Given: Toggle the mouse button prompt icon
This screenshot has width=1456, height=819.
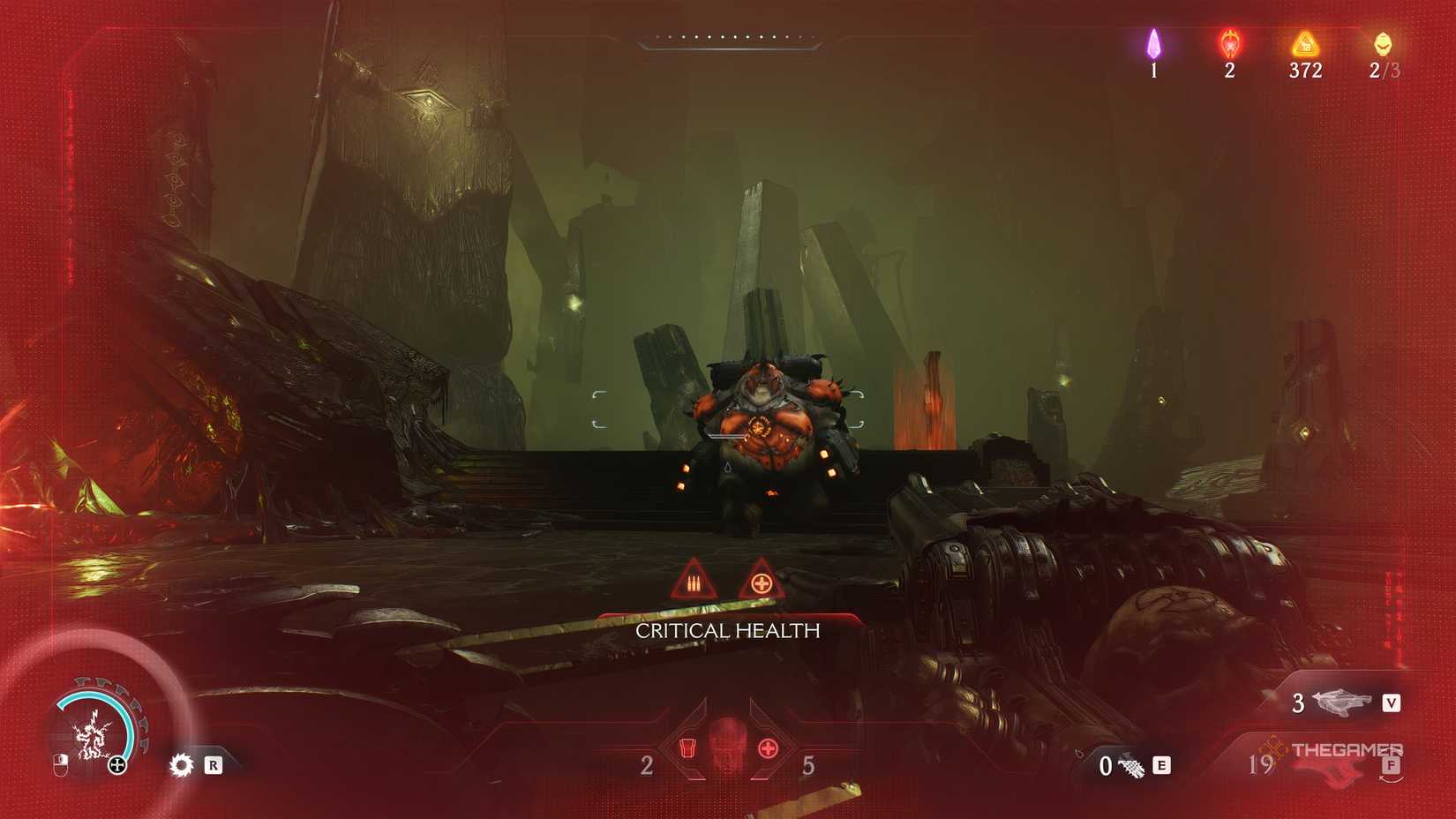Looking at the screenshot, I should [61, 765].
